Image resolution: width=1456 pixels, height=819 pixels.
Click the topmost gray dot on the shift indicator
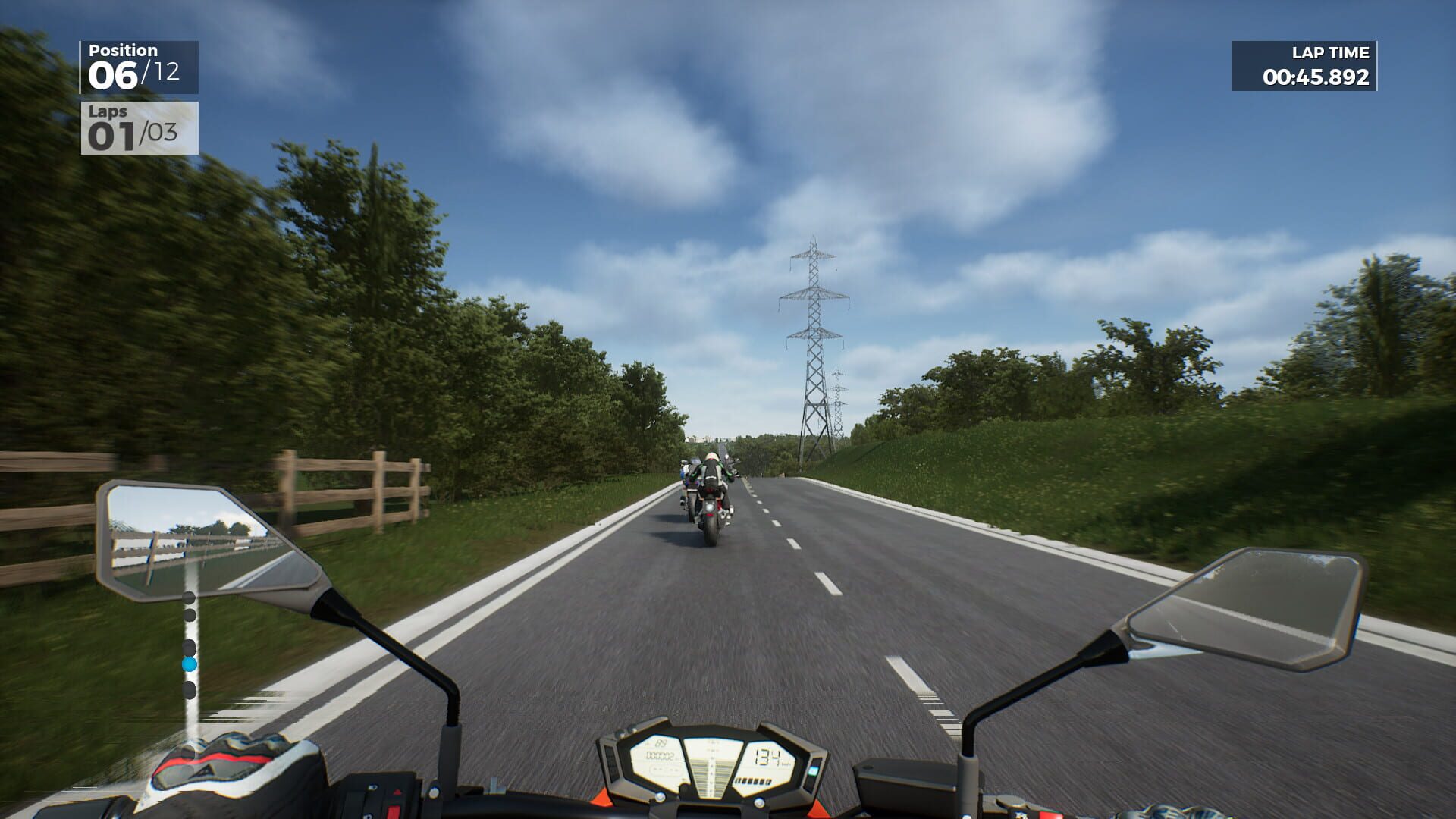click(188, 597)
